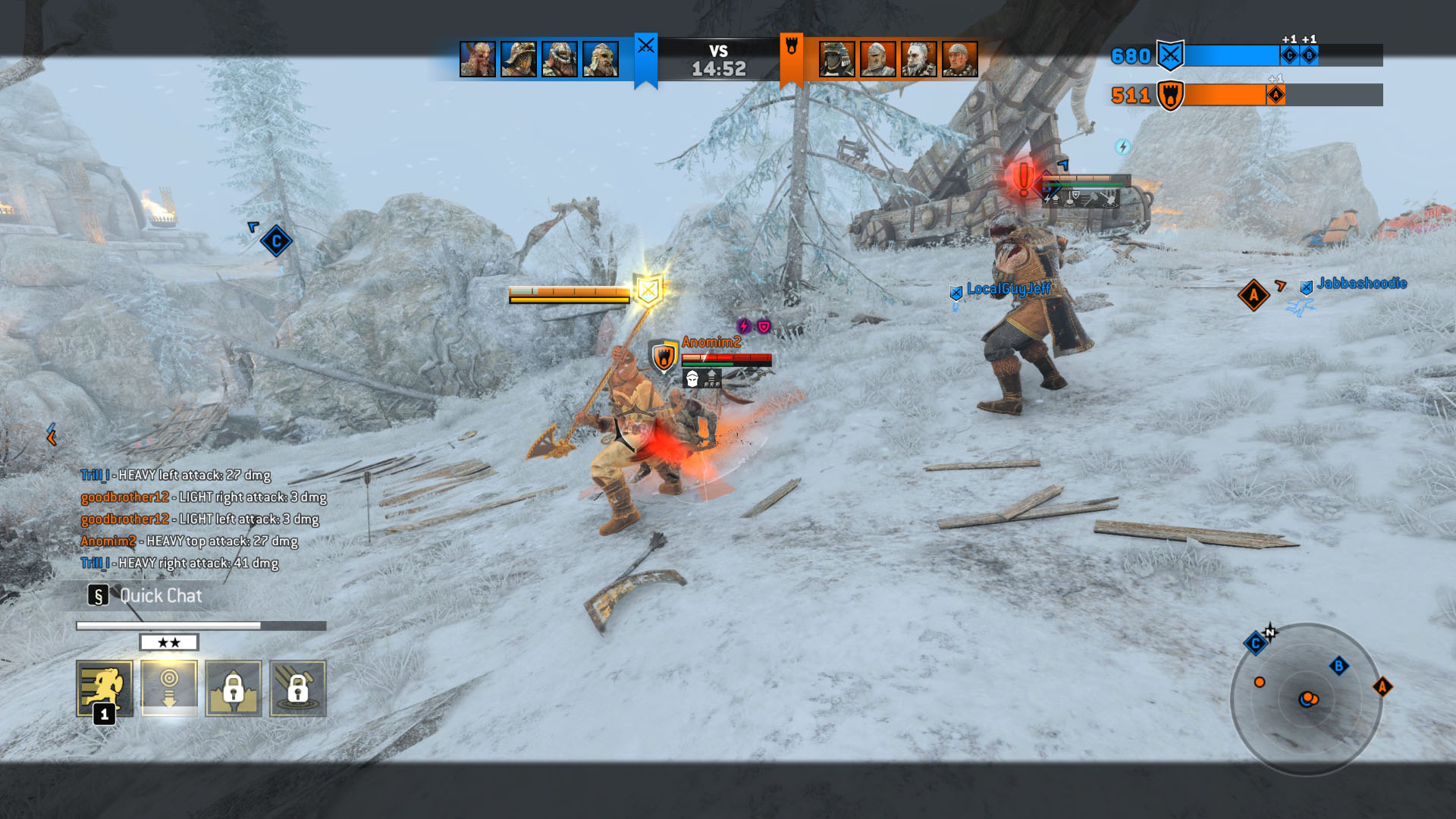Select the zone A diamond near Jabbashoodie

tap(1254, 295)
